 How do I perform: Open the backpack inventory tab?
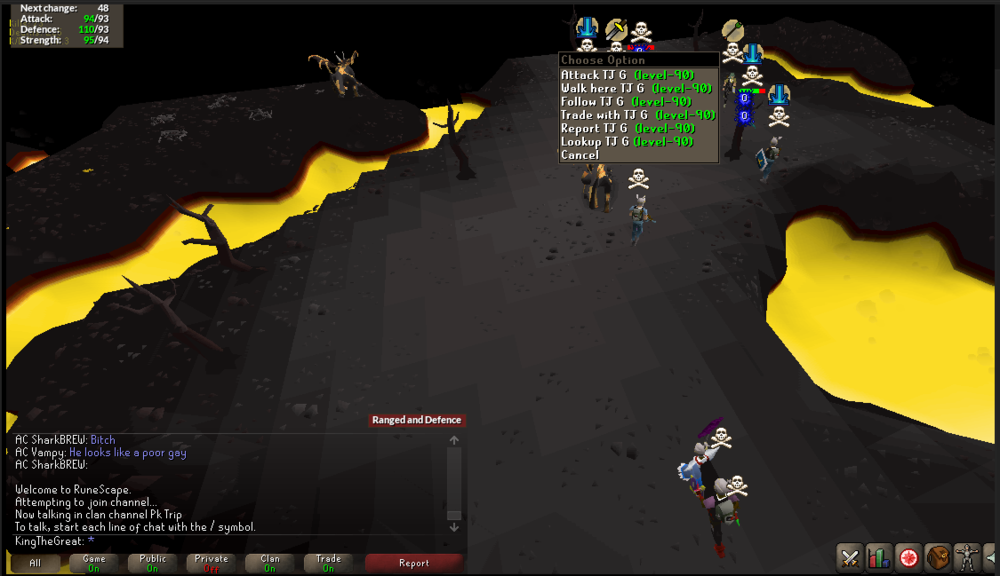tap(938, 556)
